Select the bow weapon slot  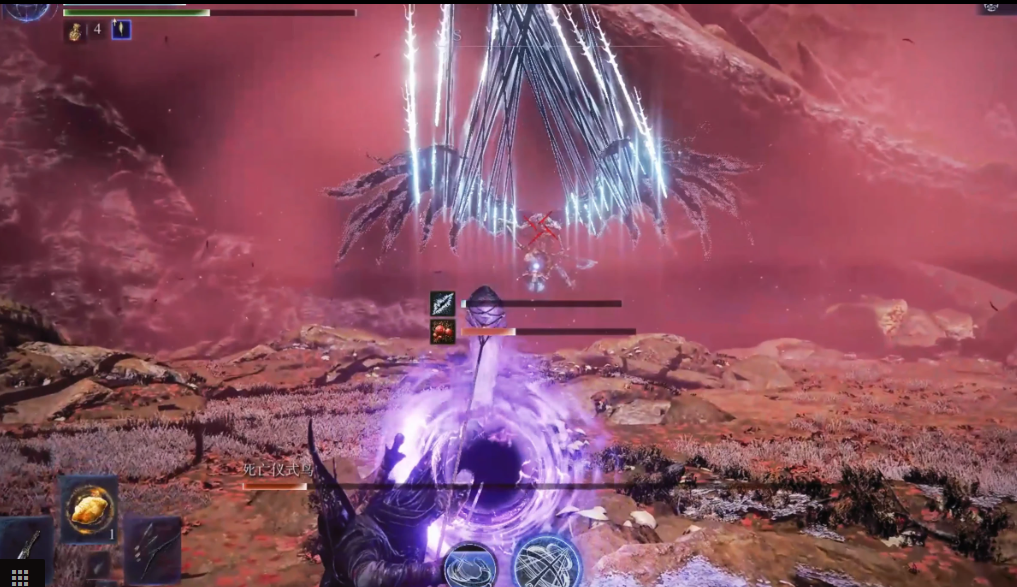coord(152,549)
